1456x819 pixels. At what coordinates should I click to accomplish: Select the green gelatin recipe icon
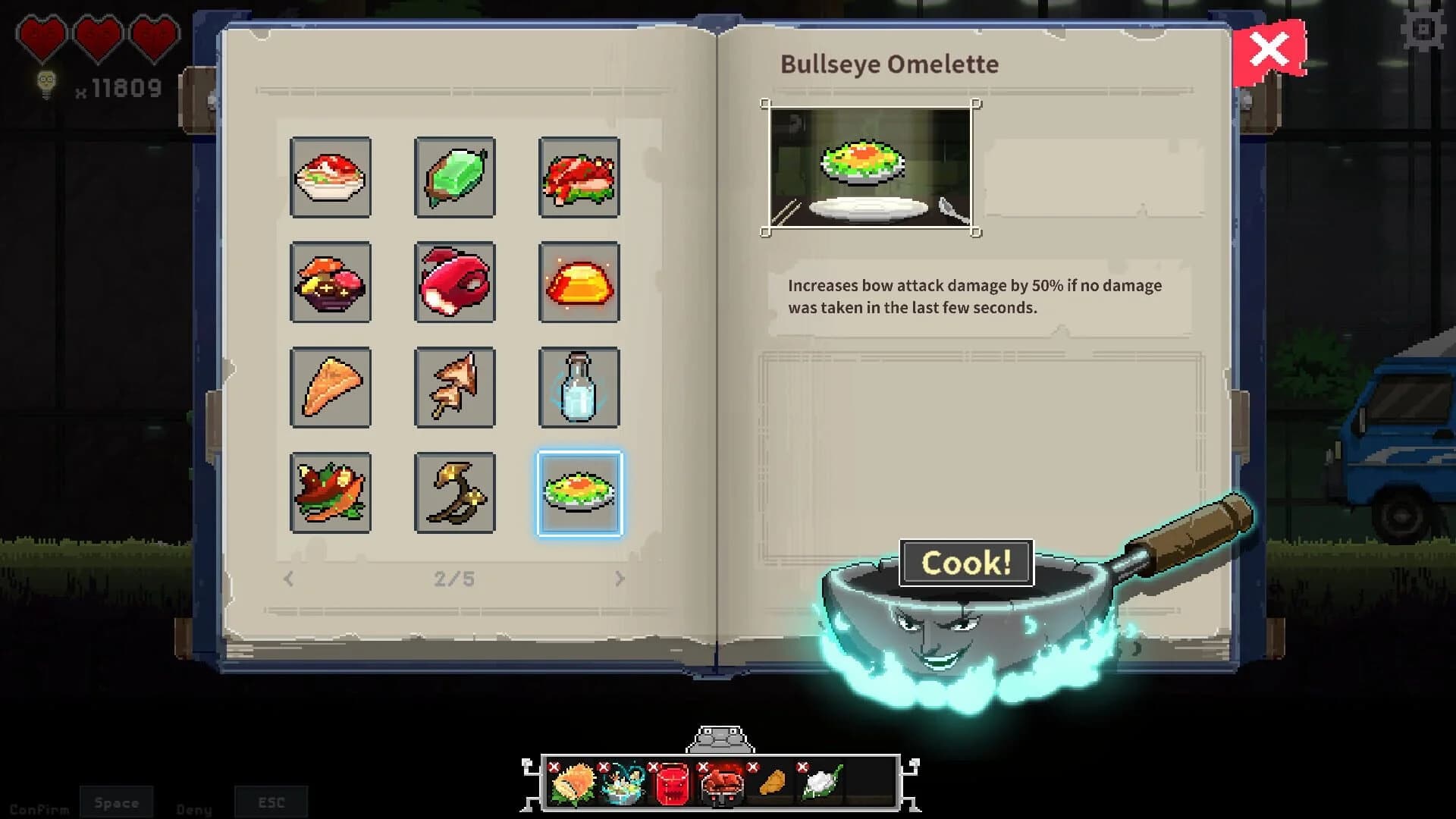[455, 178]
